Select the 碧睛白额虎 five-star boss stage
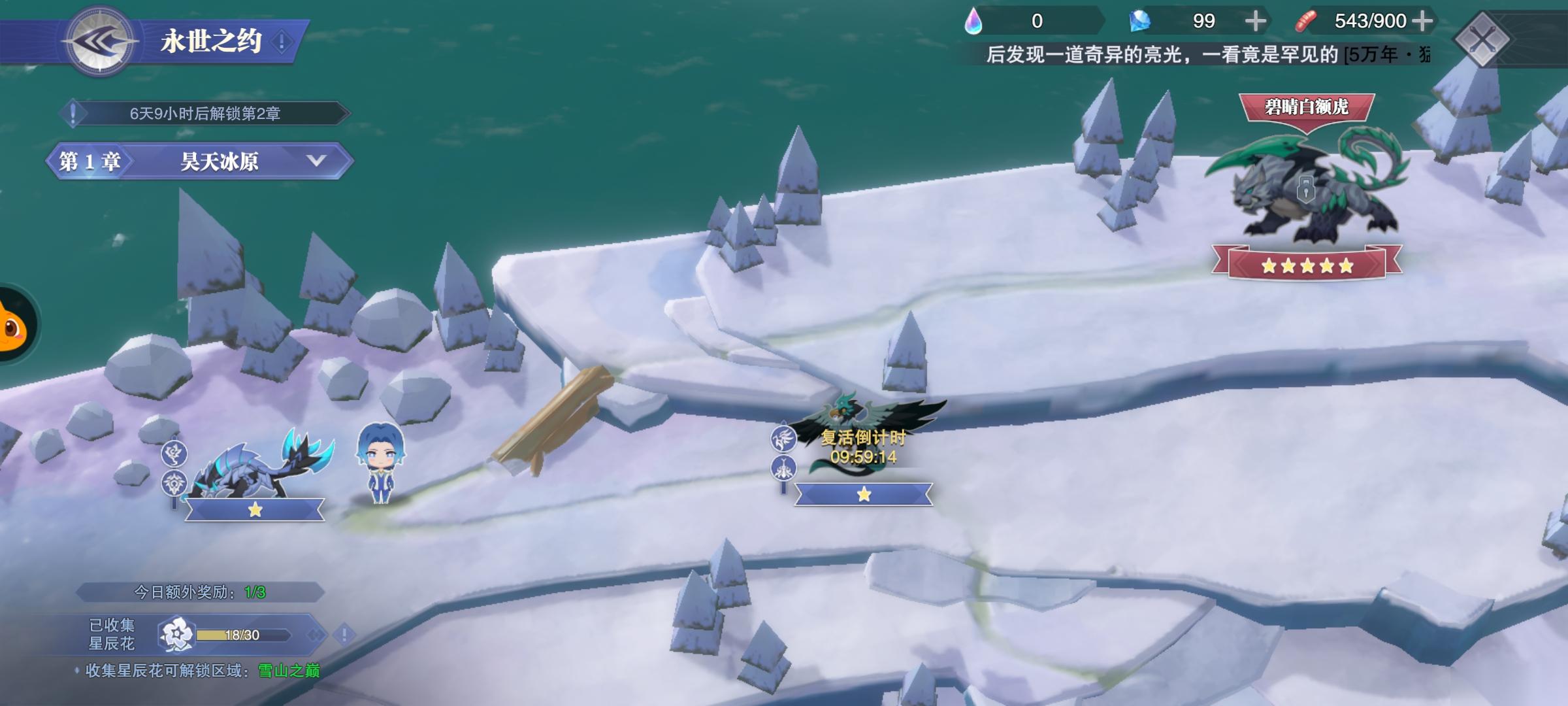This screenshot has height=706, width=1568. (1306, 190)
